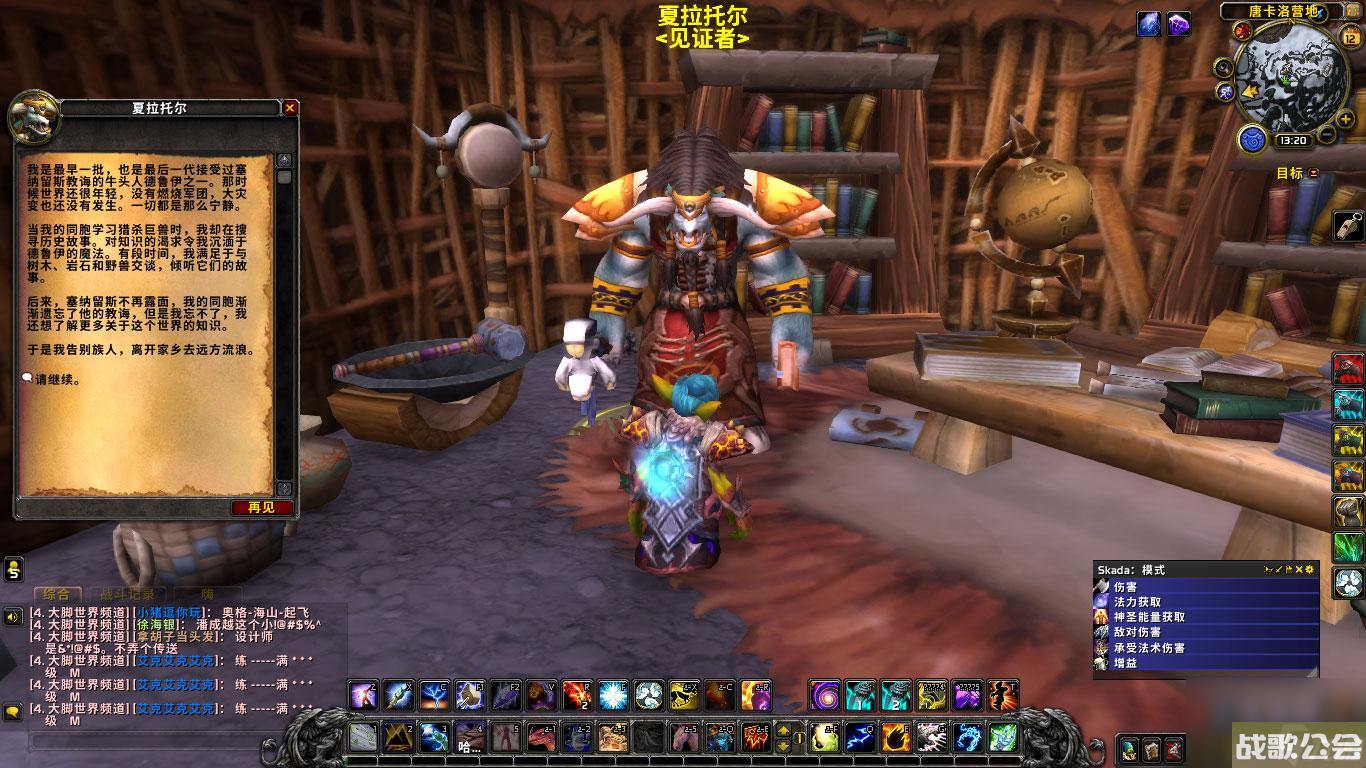Close the 夏拉托尔 dialogue window
This screenshot has height=768, width=1366.
pyautogui.click(x=290, y=108)
